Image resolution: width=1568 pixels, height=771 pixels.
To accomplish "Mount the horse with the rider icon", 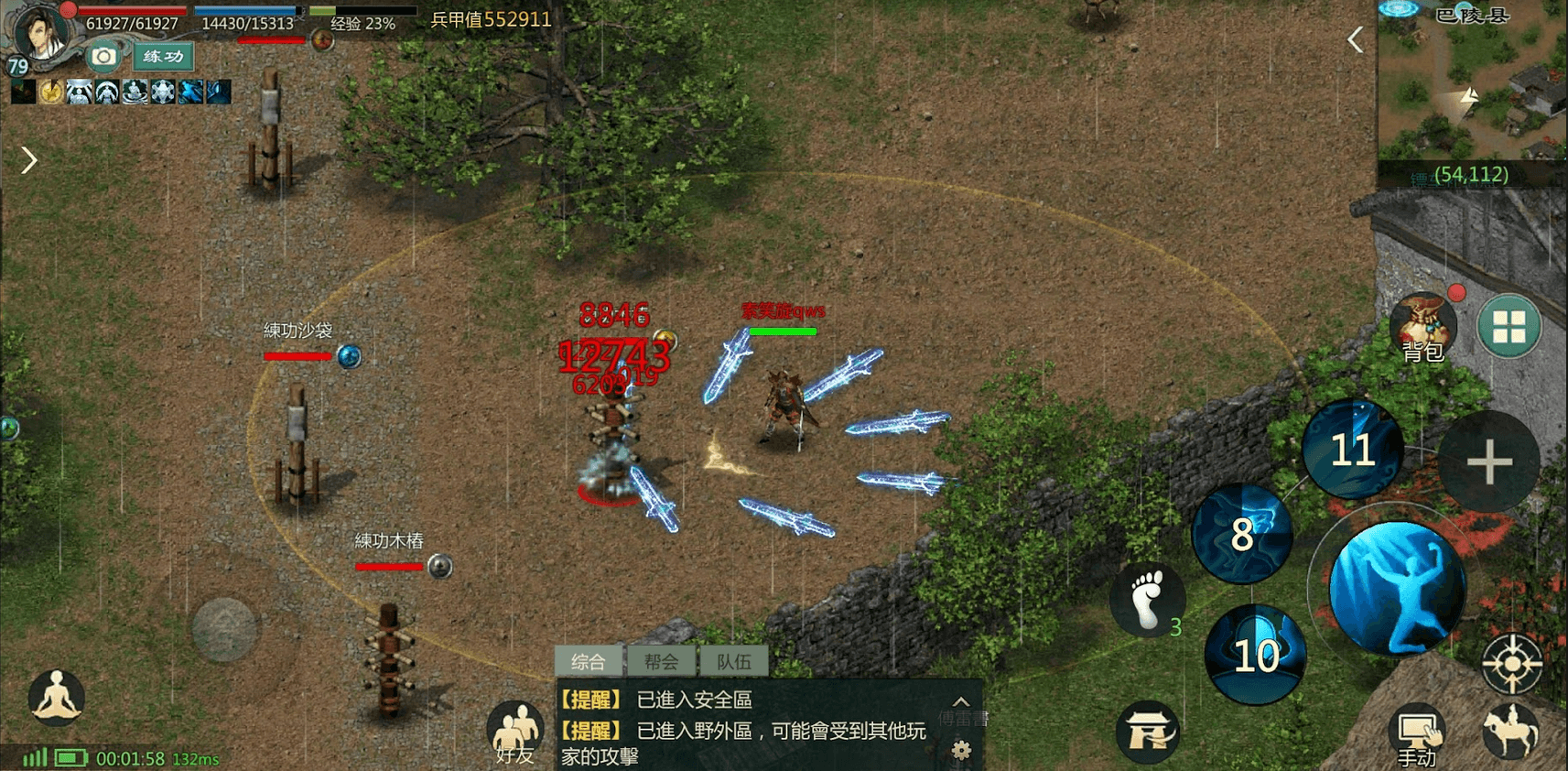I will coord(1509,731).
